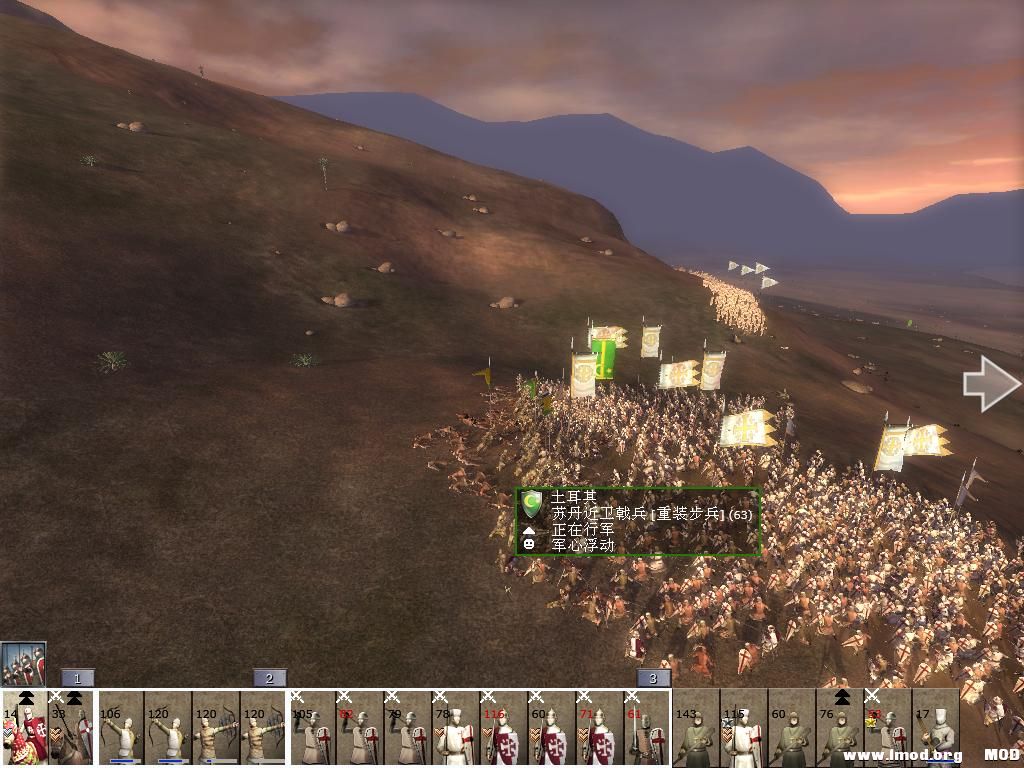Select the general's mounted bodyguard card with 14 men
The image size is (1024, 768).
tap(24, 728)
